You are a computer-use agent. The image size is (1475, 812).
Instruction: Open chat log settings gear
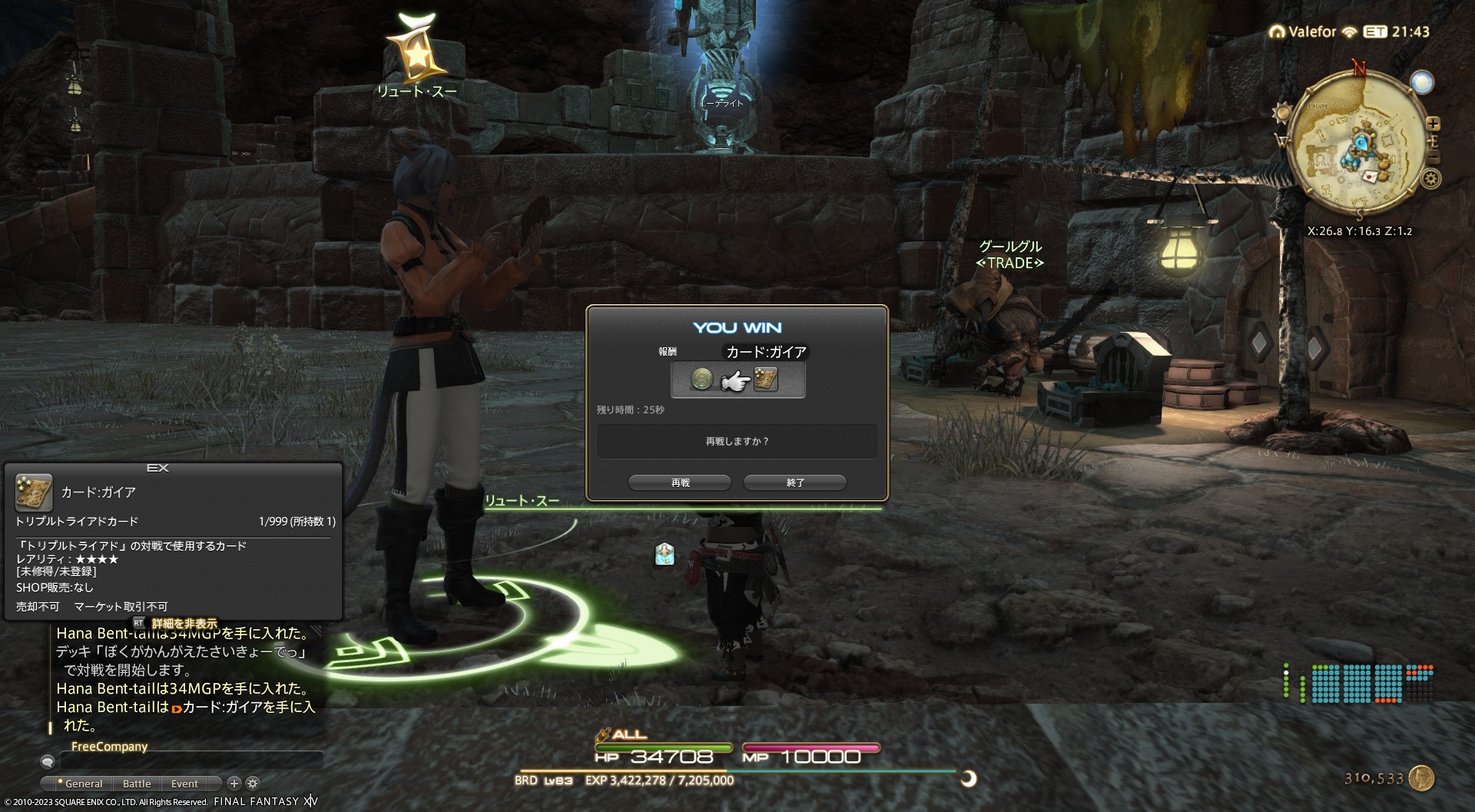(x=253, y=783)
